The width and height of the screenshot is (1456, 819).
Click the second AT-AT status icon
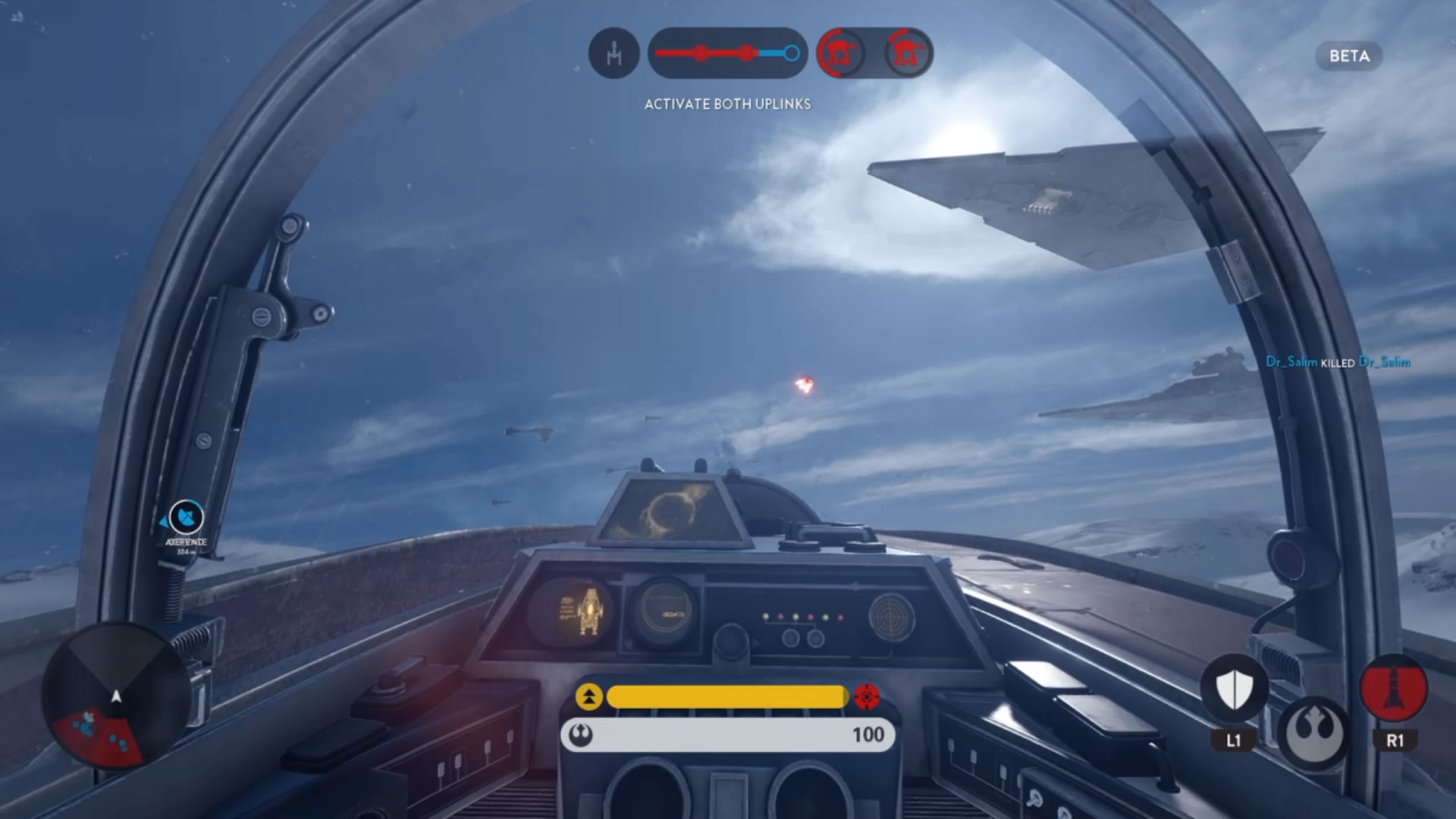pos(907,53)
